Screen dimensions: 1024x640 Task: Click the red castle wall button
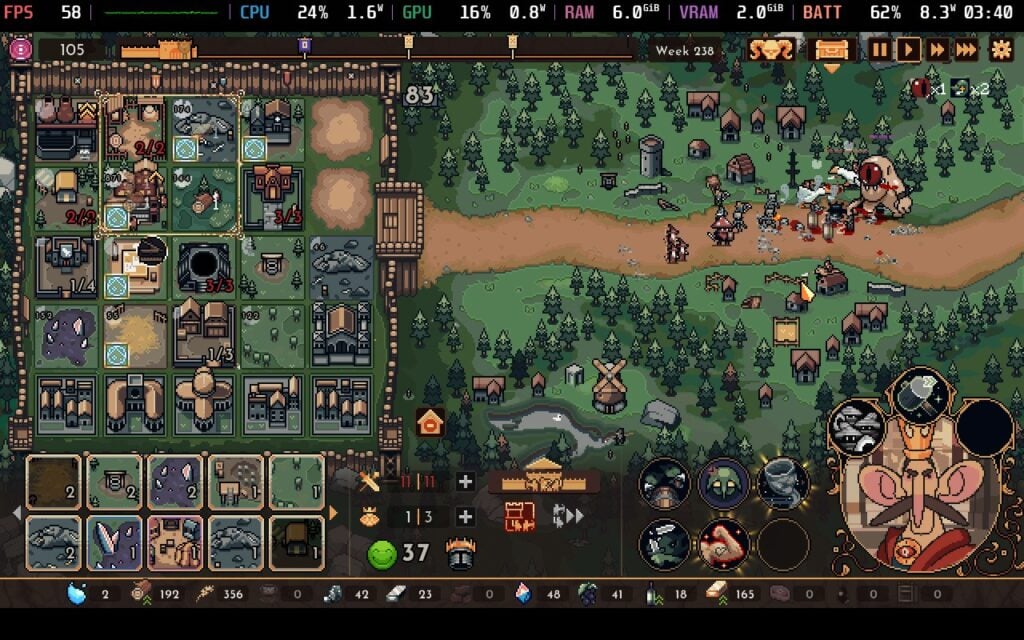coord(520,516)
